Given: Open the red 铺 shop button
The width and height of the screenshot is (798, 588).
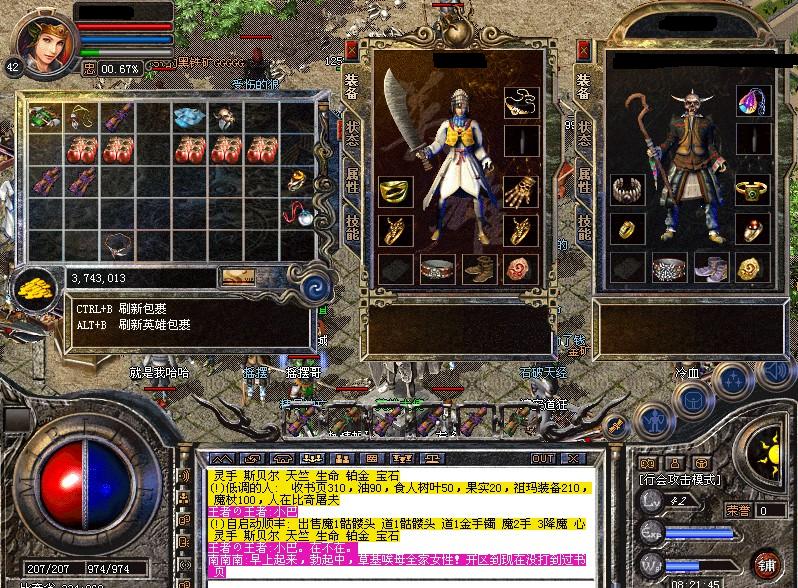Looking at the screenshot, I should coord(767,563).
